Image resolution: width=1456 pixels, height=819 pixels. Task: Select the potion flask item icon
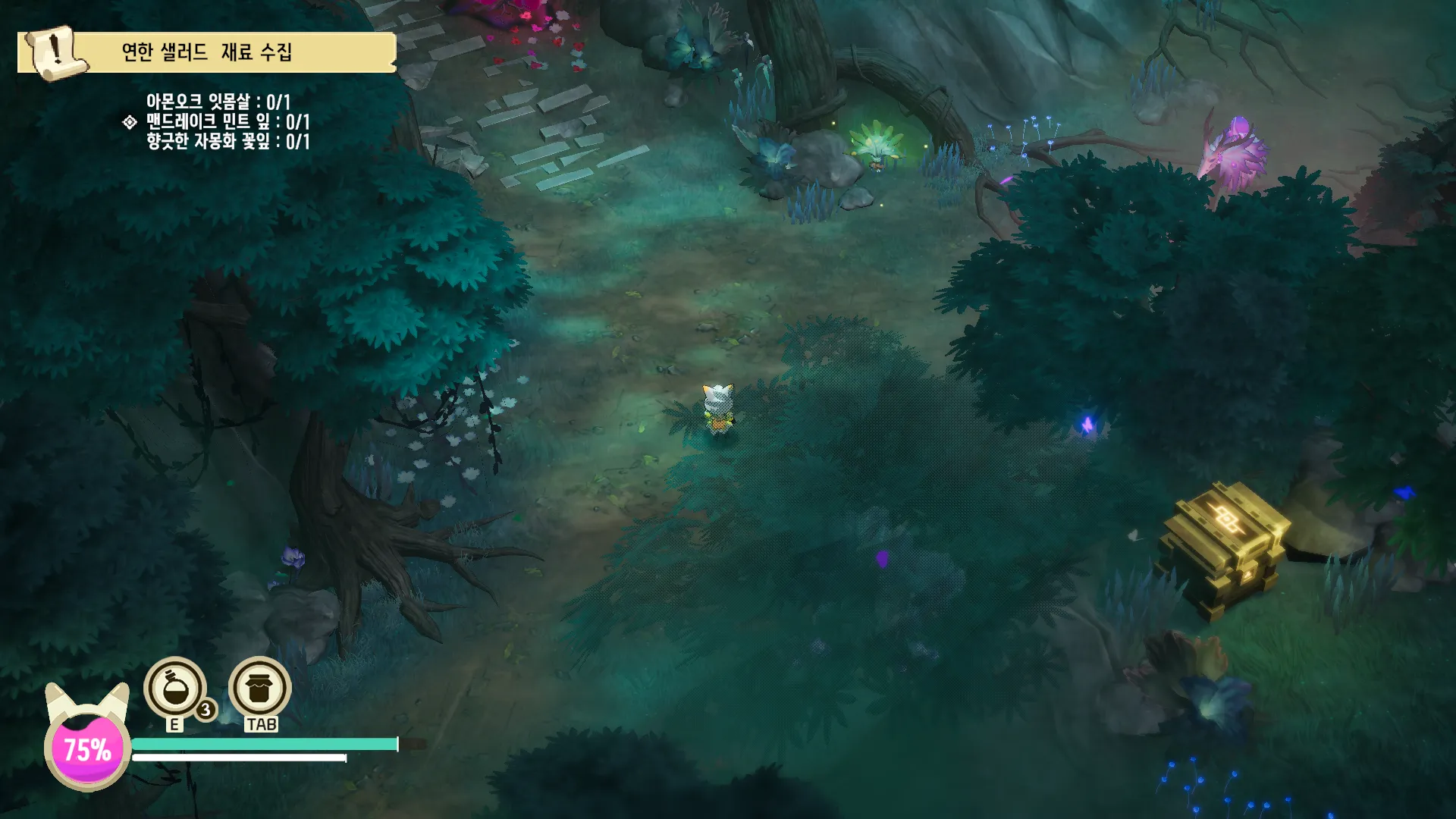pos(174,688)
